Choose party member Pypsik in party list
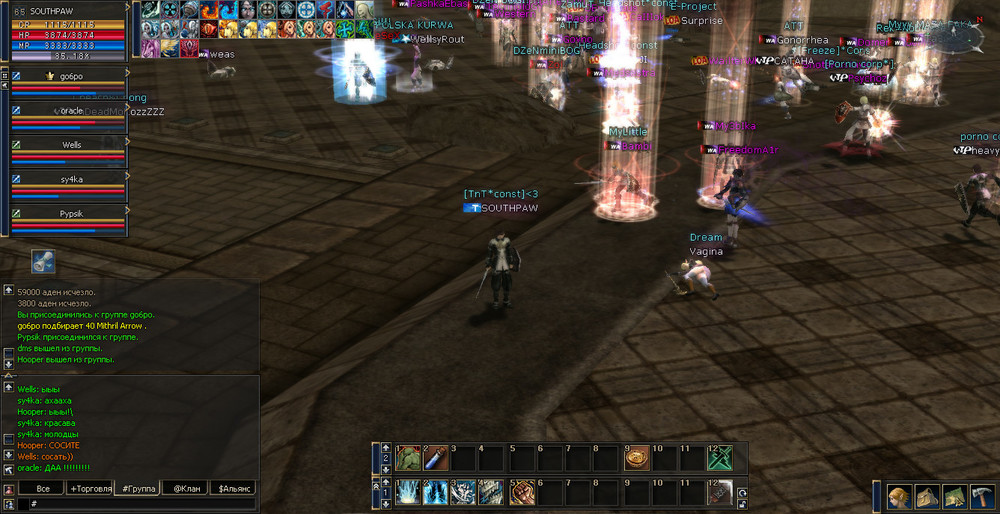1000x514 pixels. [x=70, y=214]
